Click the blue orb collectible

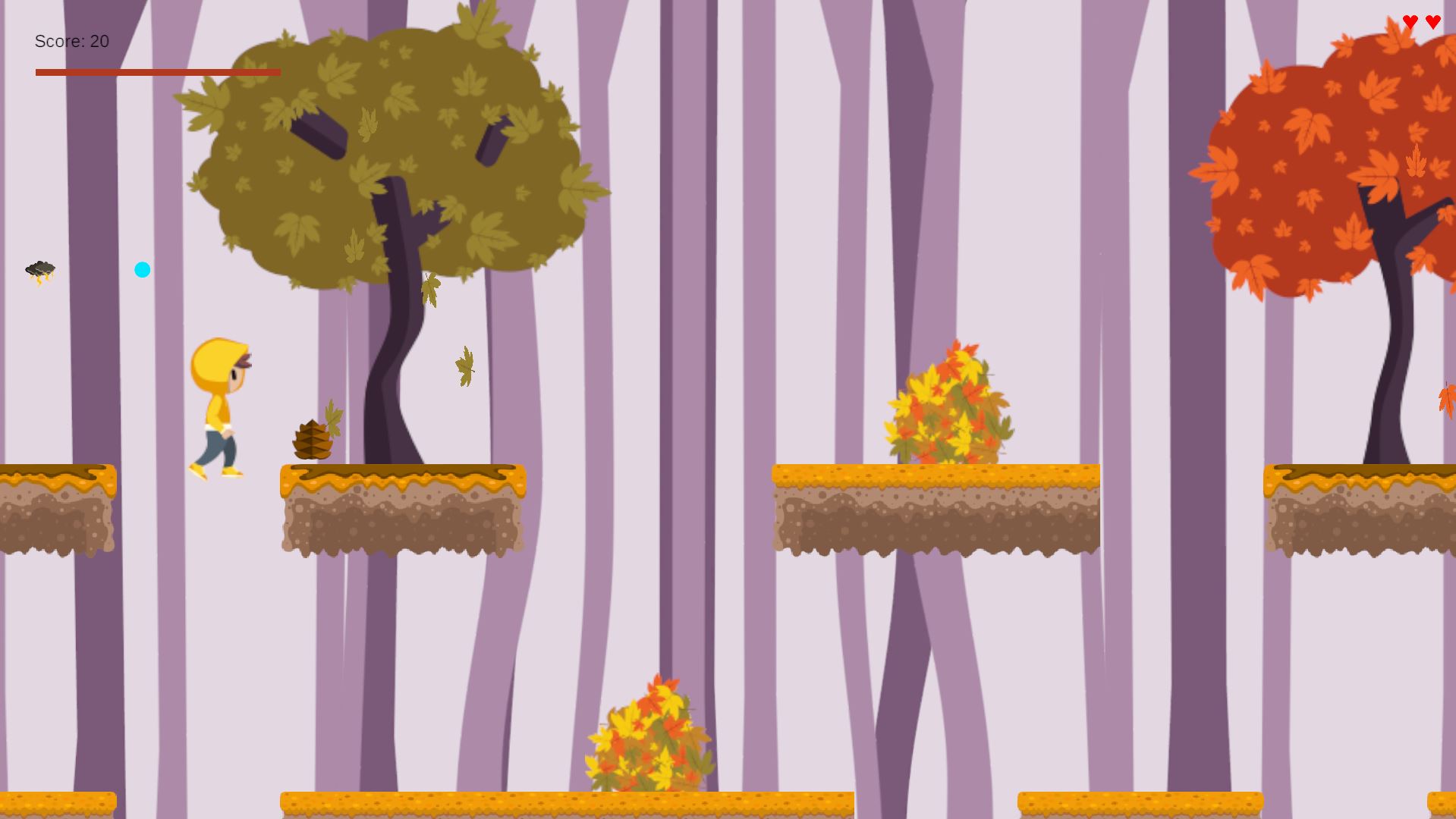(x=142, y=269)
